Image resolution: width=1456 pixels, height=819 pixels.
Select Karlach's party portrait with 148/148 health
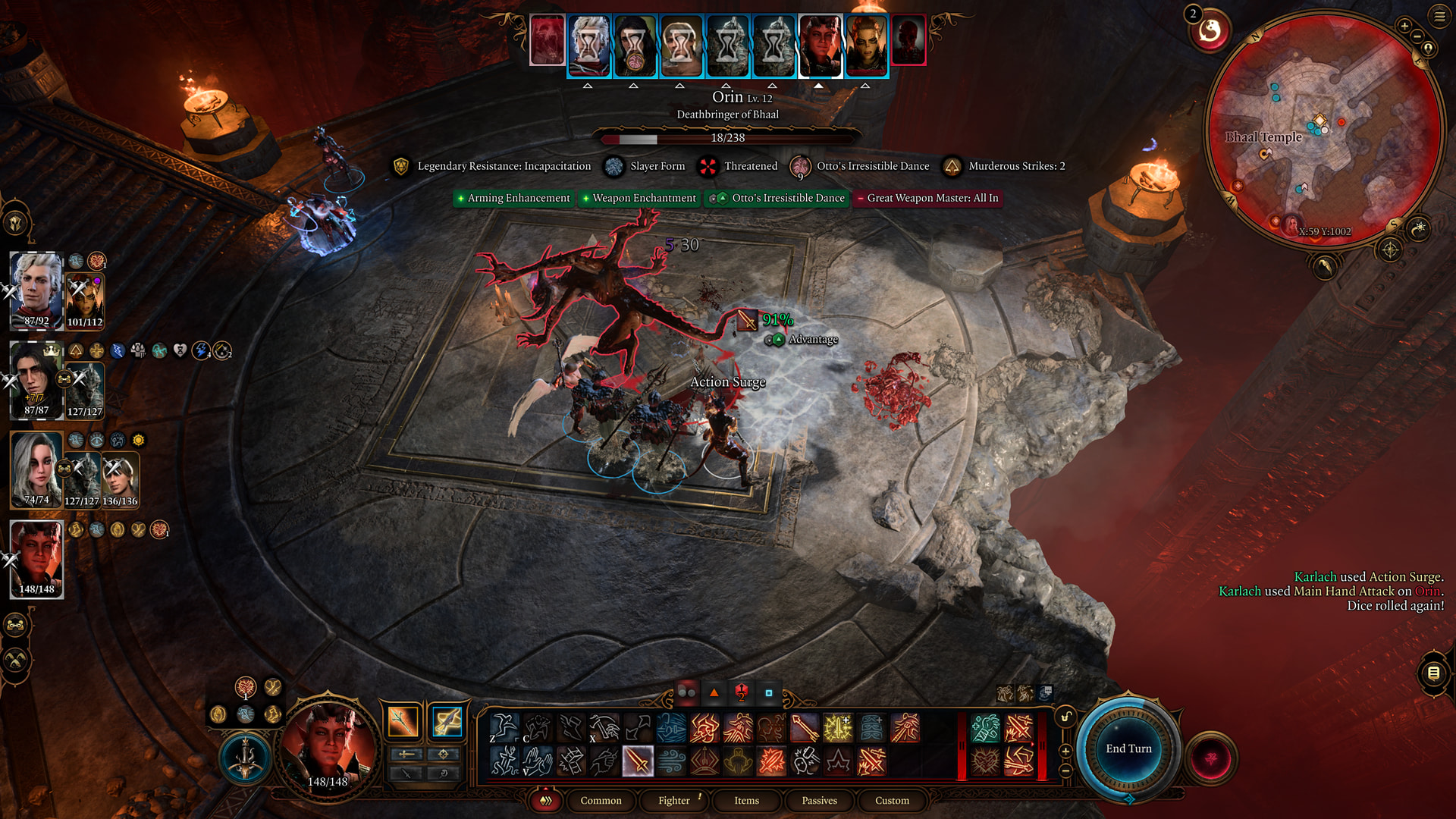click(36, 560)
